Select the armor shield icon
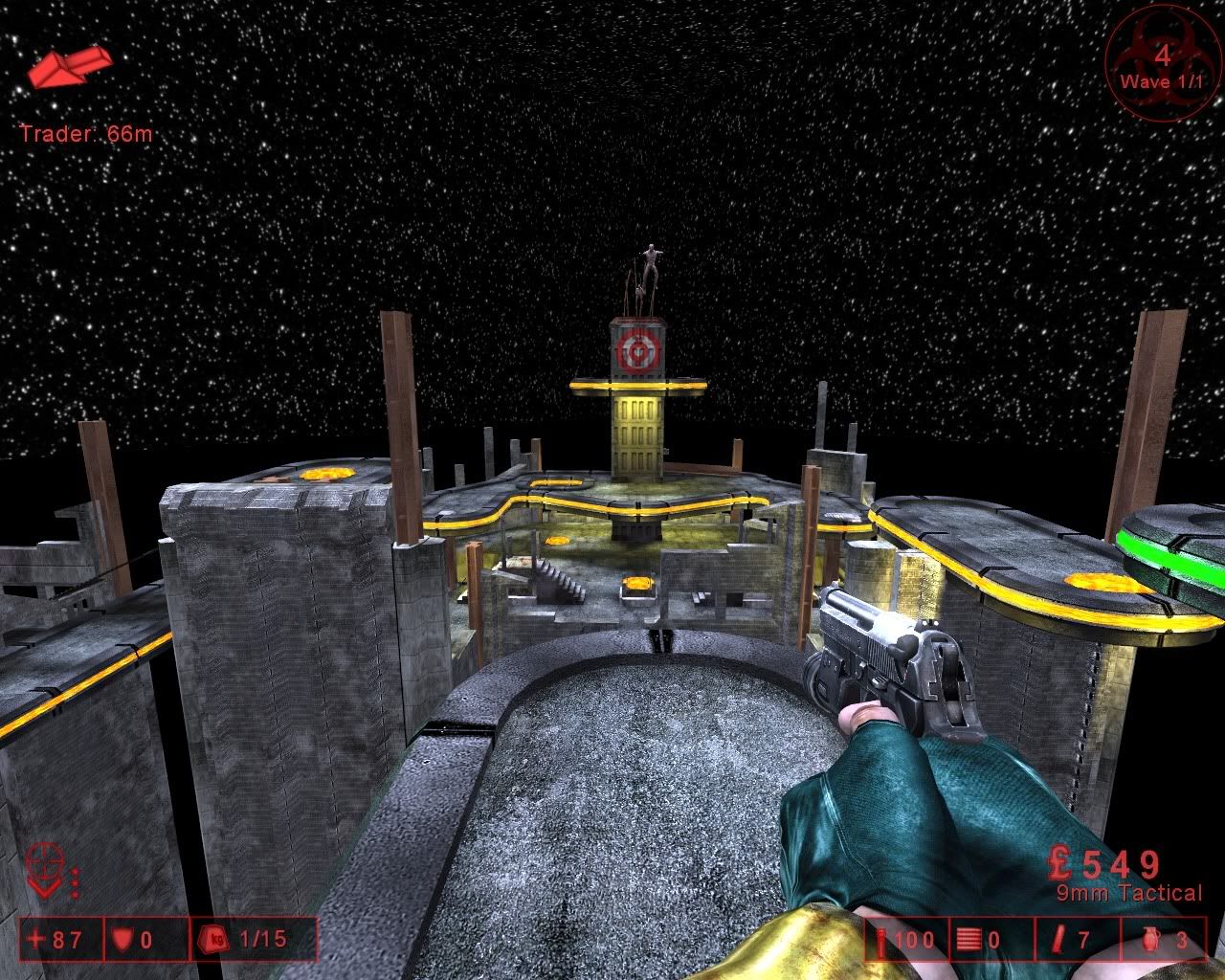Screen dimensions: 1225x980 coord(122,940)
